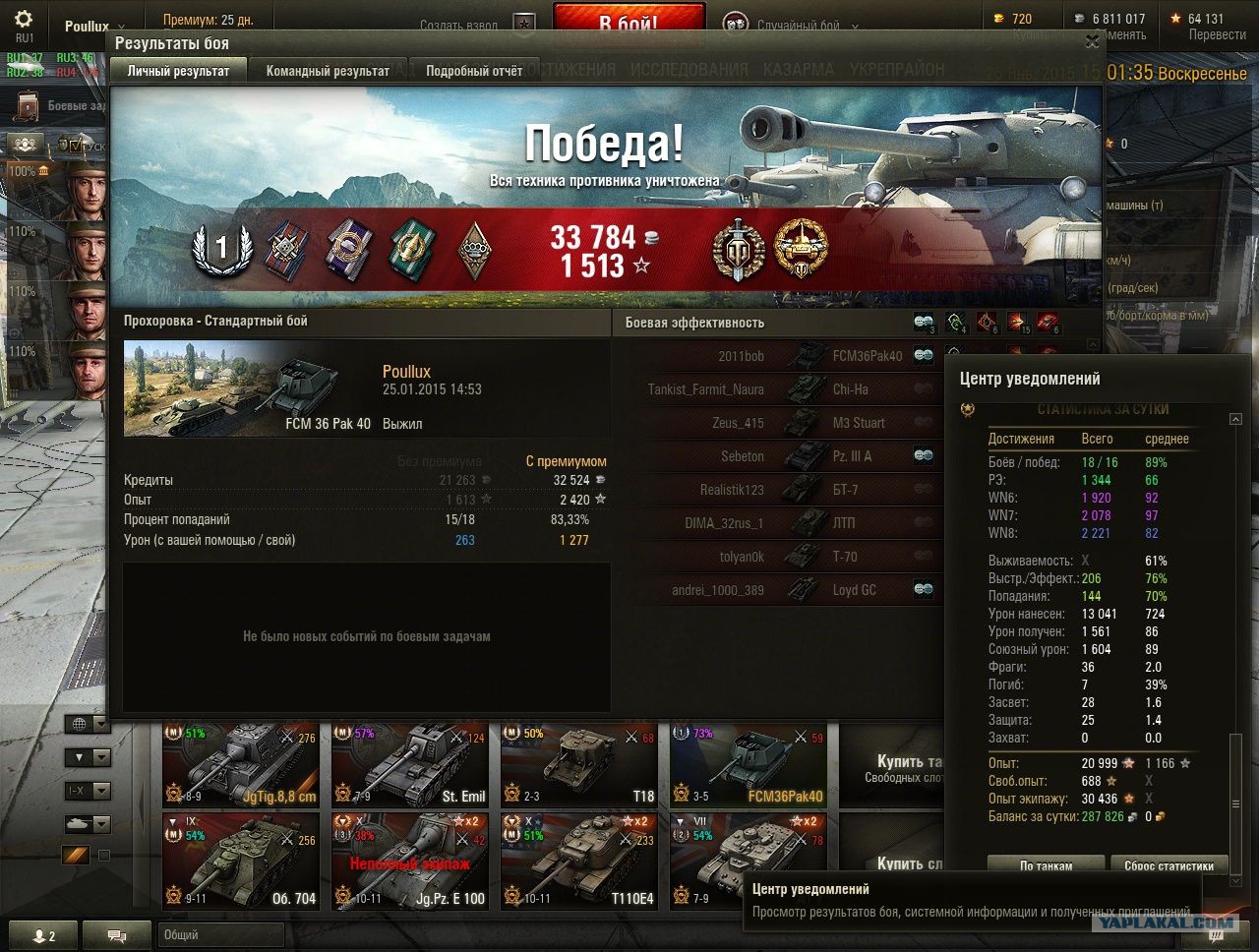
Task: Select the T110E4 tank
Action: point(579,860)
